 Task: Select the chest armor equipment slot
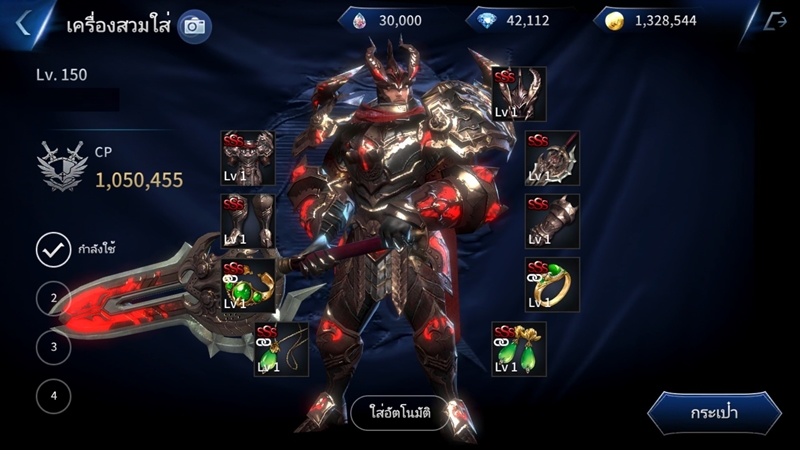247,158
